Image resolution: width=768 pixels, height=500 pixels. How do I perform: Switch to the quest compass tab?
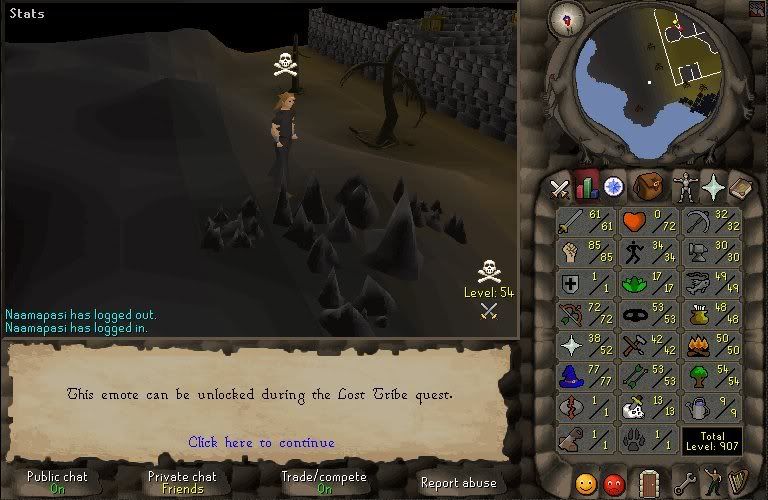(613, 186)
